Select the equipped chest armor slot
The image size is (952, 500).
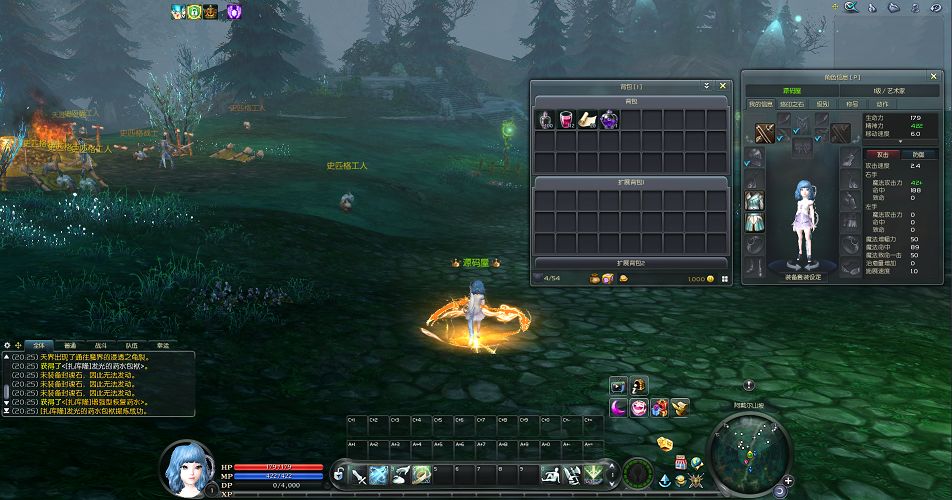[x=754, y=201]
